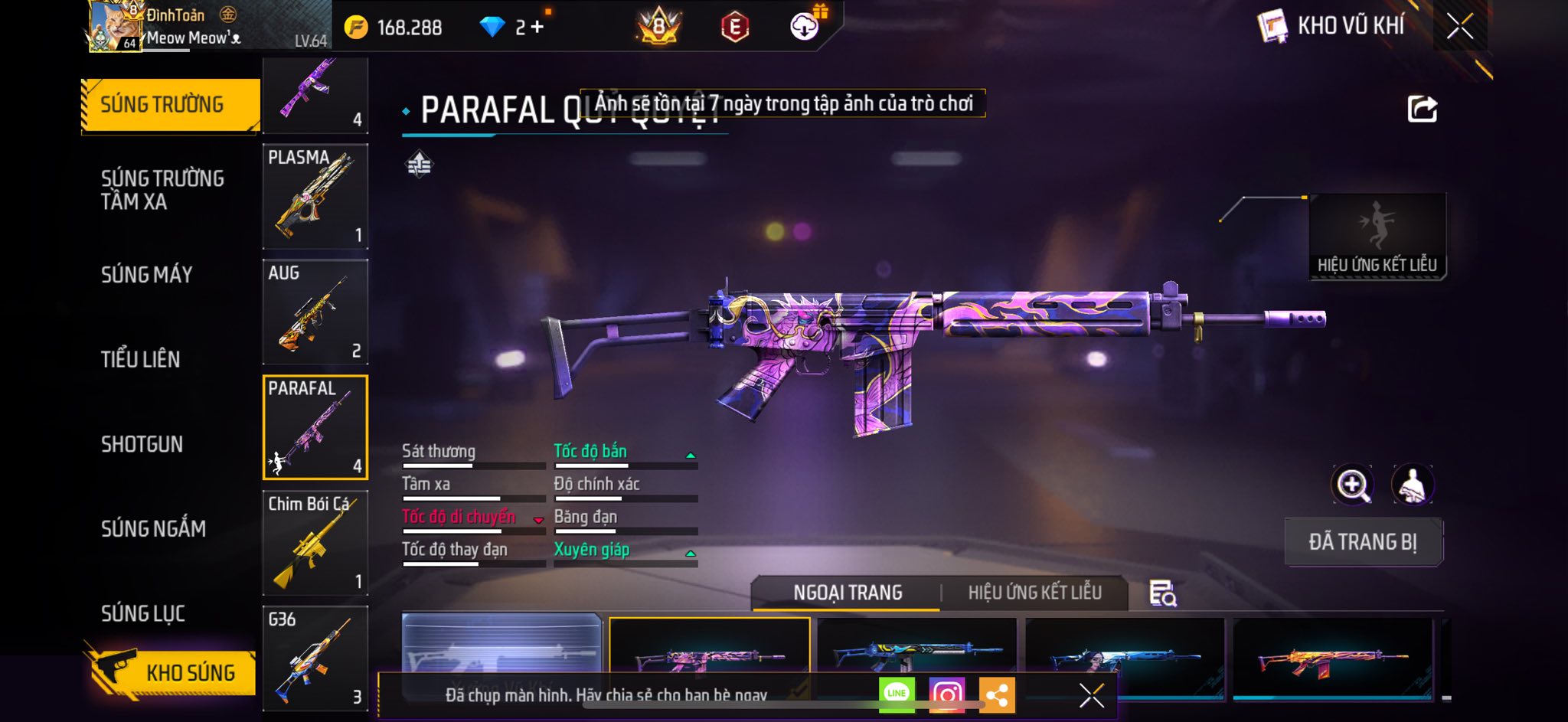
Task: Open the Tiểu Liên weapon category
Action: (141, 359)
